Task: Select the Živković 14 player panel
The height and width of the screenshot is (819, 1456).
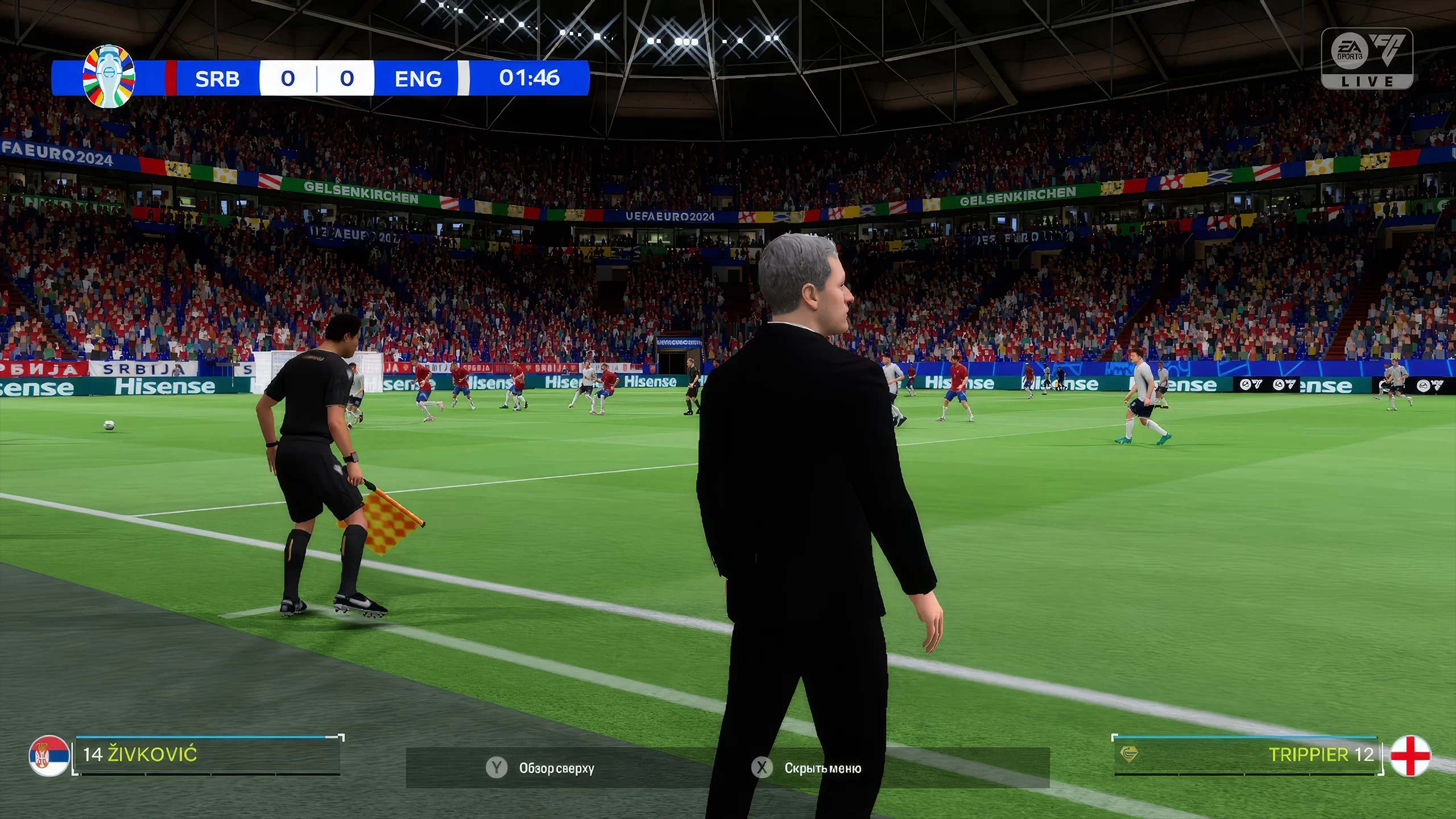Action: pyautogui.click(x=208, y=755)
